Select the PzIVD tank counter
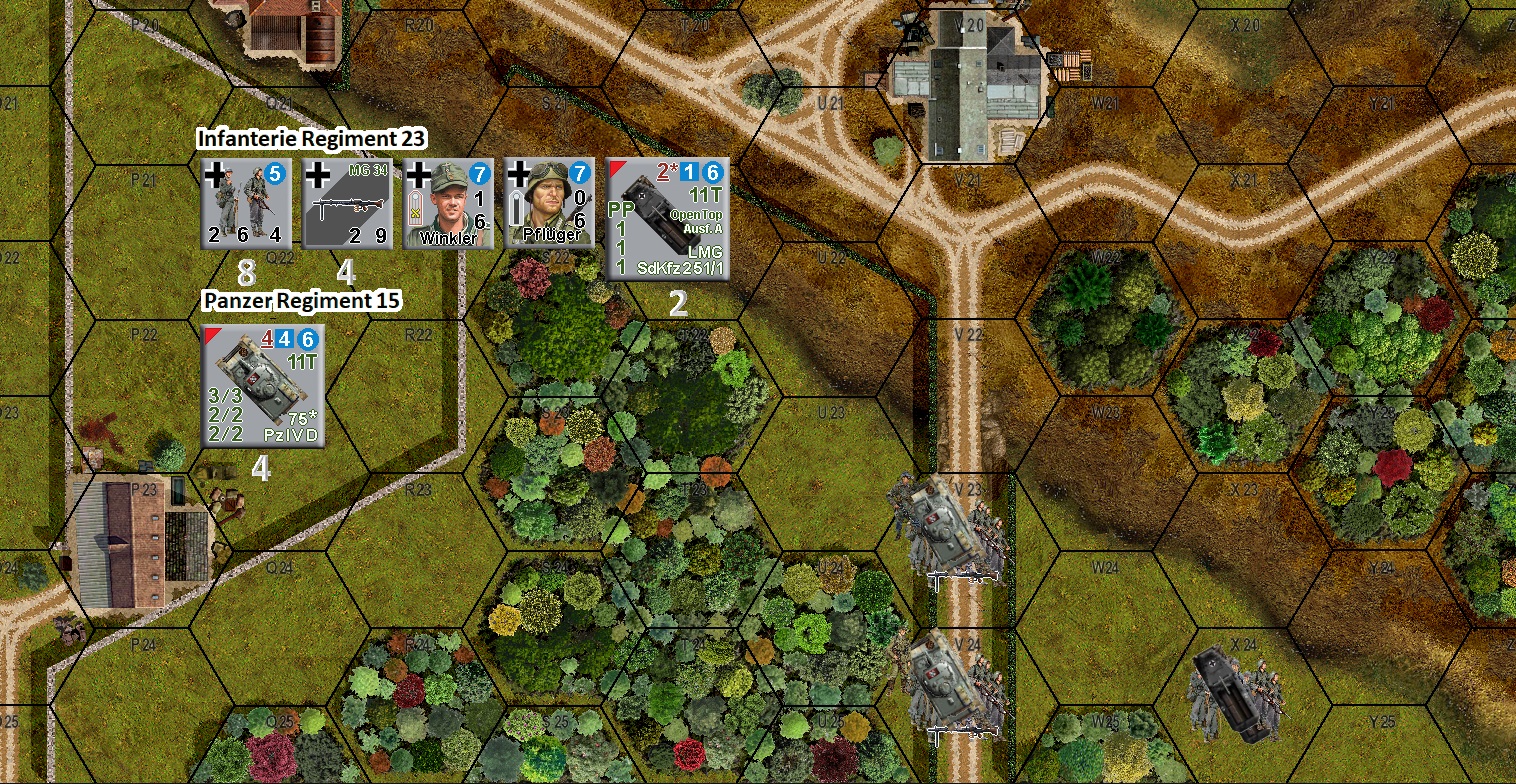1516x784 pixels. coord(263,386)
